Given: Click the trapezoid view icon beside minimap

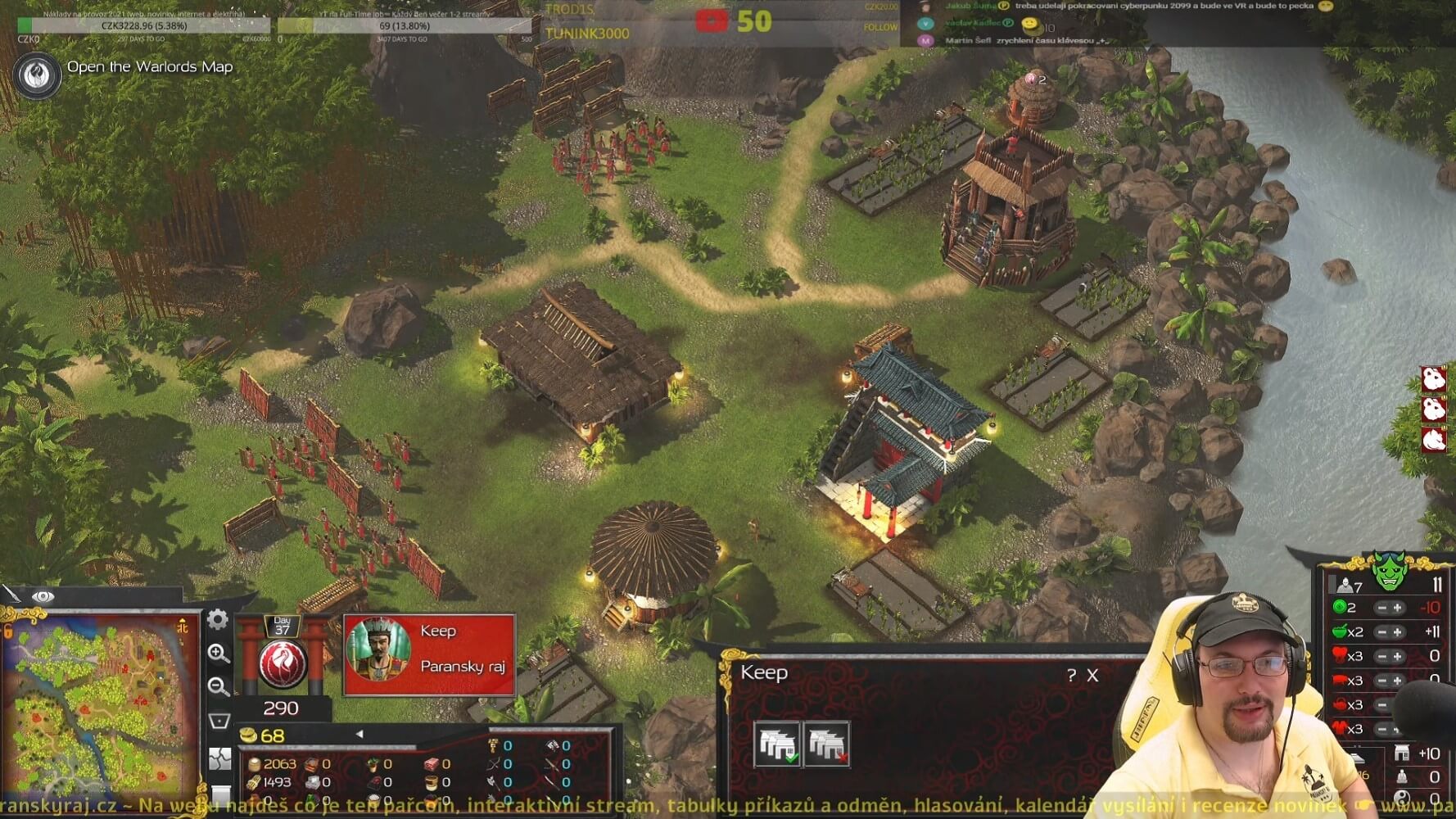Looking at the screenshot, I should click(219, 721).
